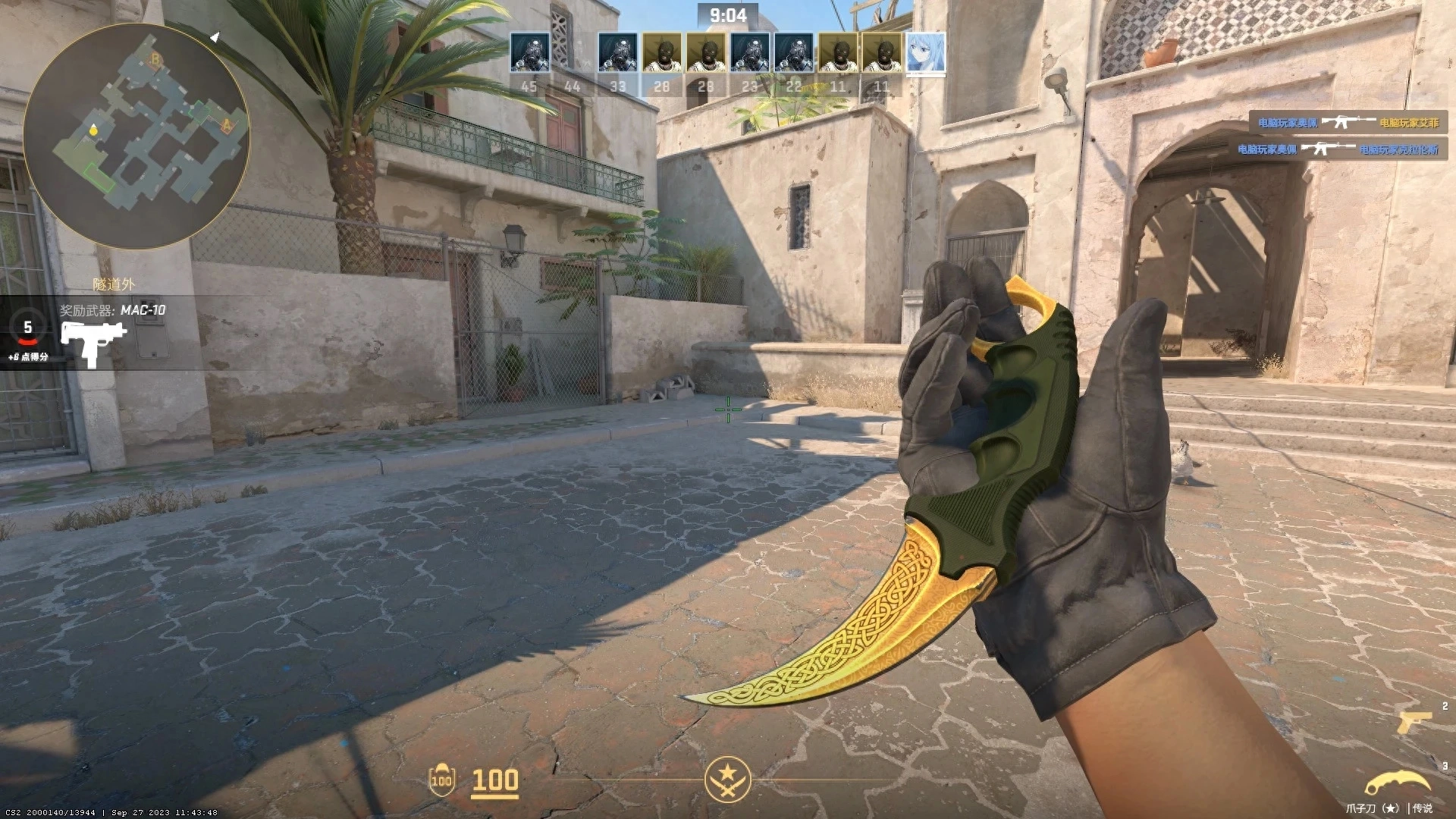The height and width of the screenshot is (819, 1456).
Task: Click the Terrorist team emblem at bottom center
Action: point(727,779)
